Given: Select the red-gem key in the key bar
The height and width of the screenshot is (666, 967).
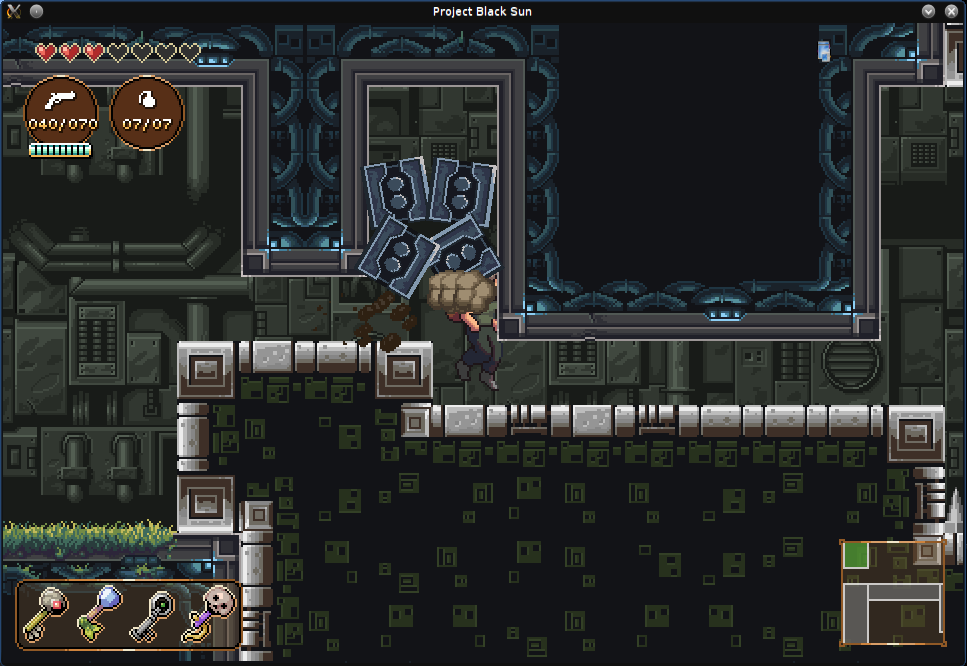Looking at the screenshot, I should tap(46, 613).
